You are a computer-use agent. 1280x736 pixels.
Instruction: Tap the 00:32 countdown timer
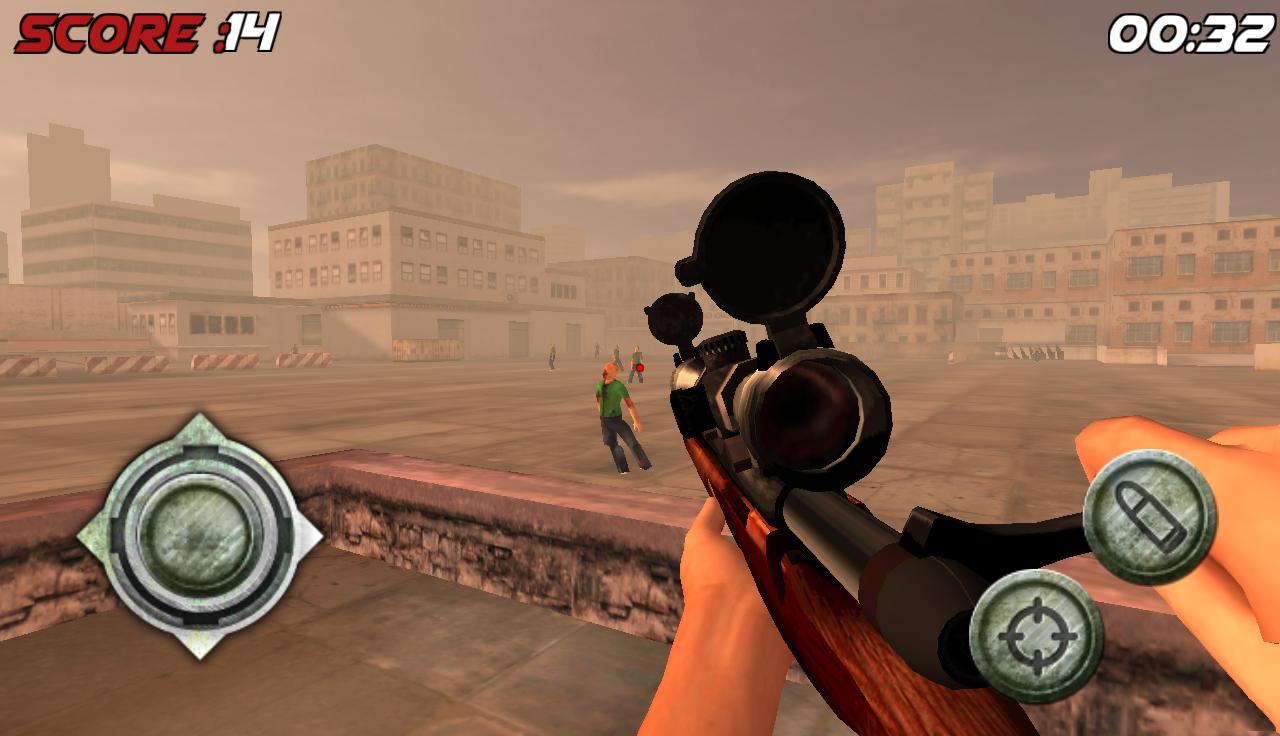point(1190,32)
